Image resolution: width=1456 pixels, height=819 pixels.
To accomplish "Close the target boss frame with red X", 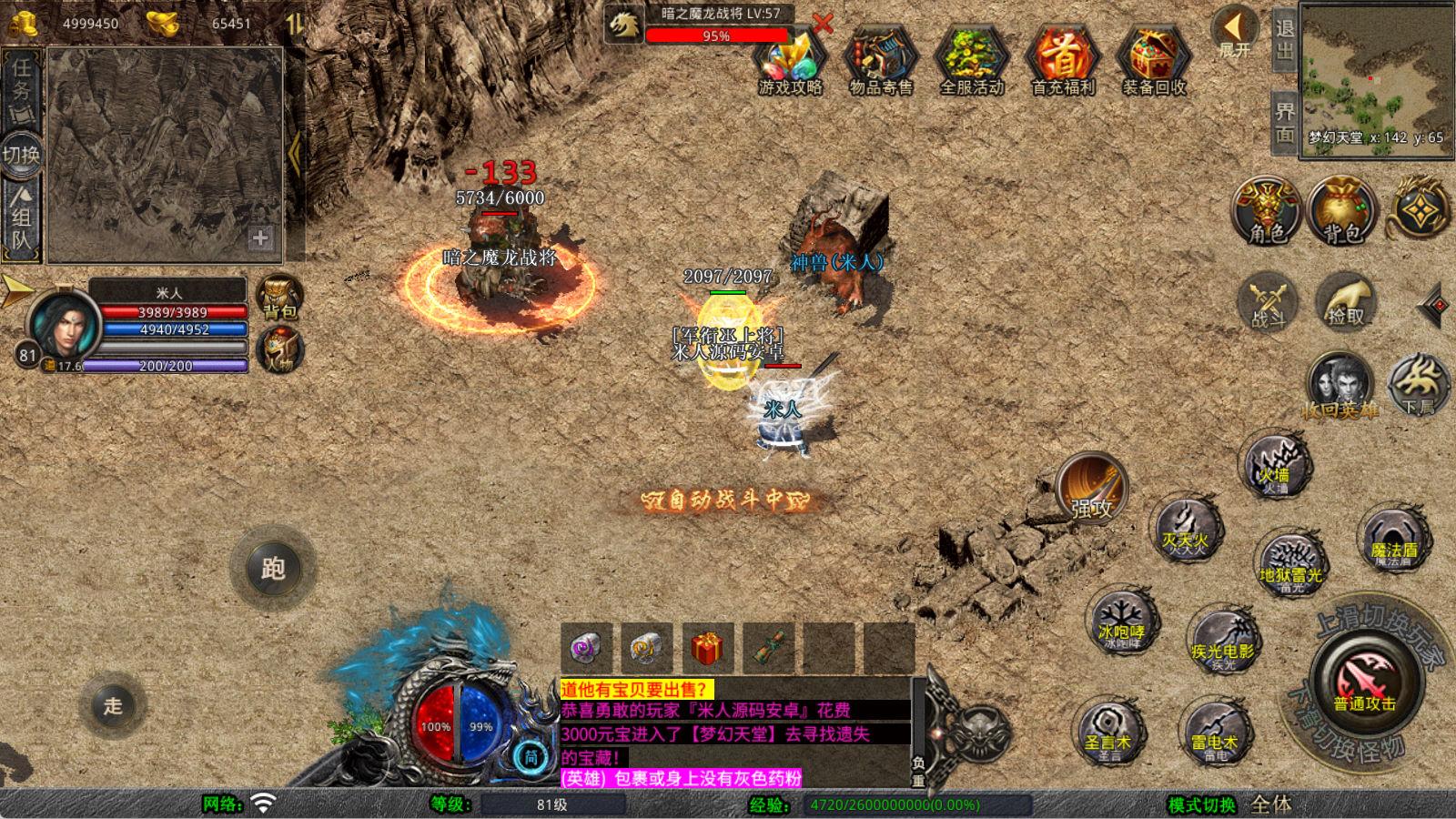I will pos(823,24).
